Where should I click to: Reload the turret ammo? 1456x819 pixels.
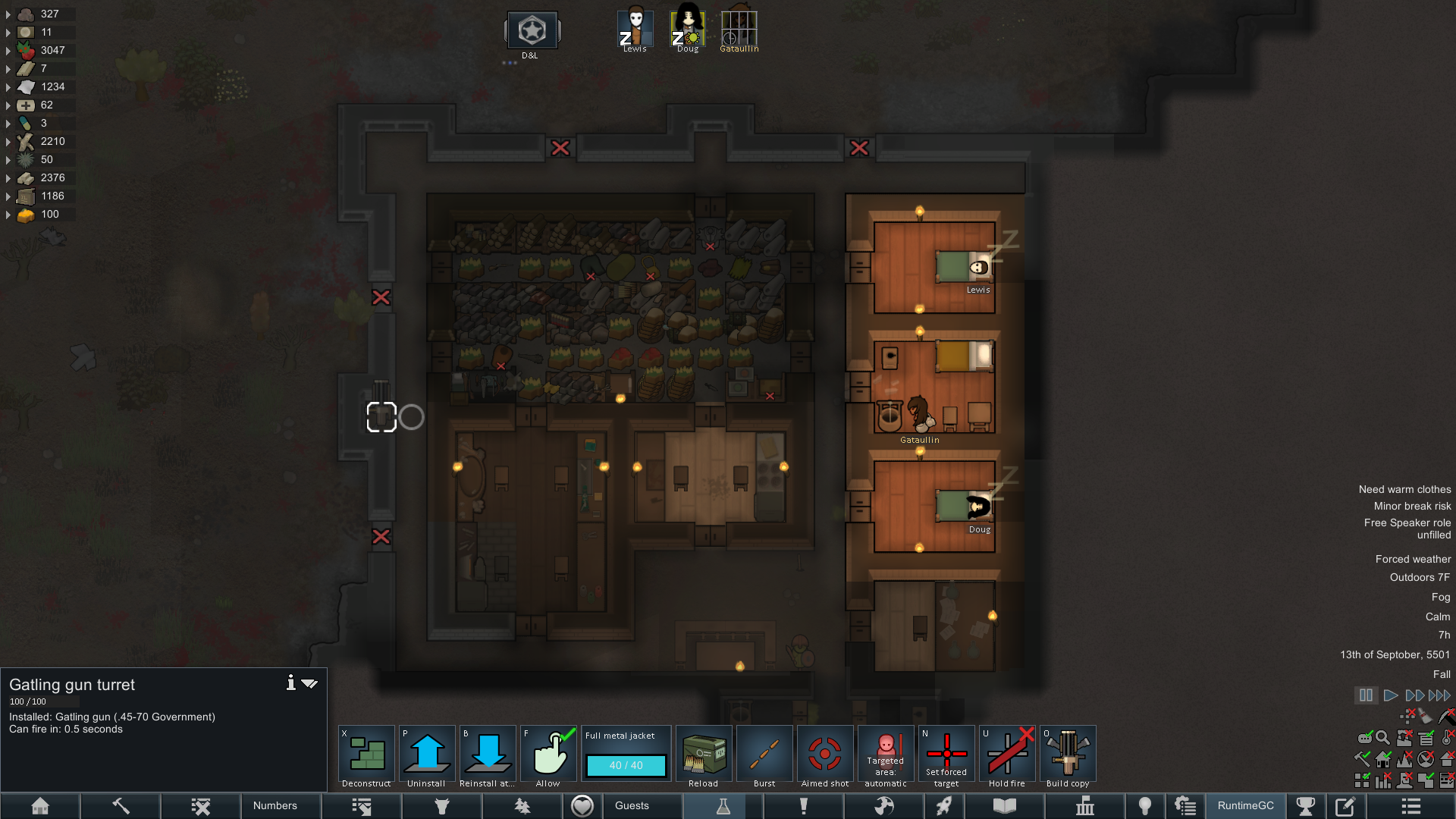(704, 756)
